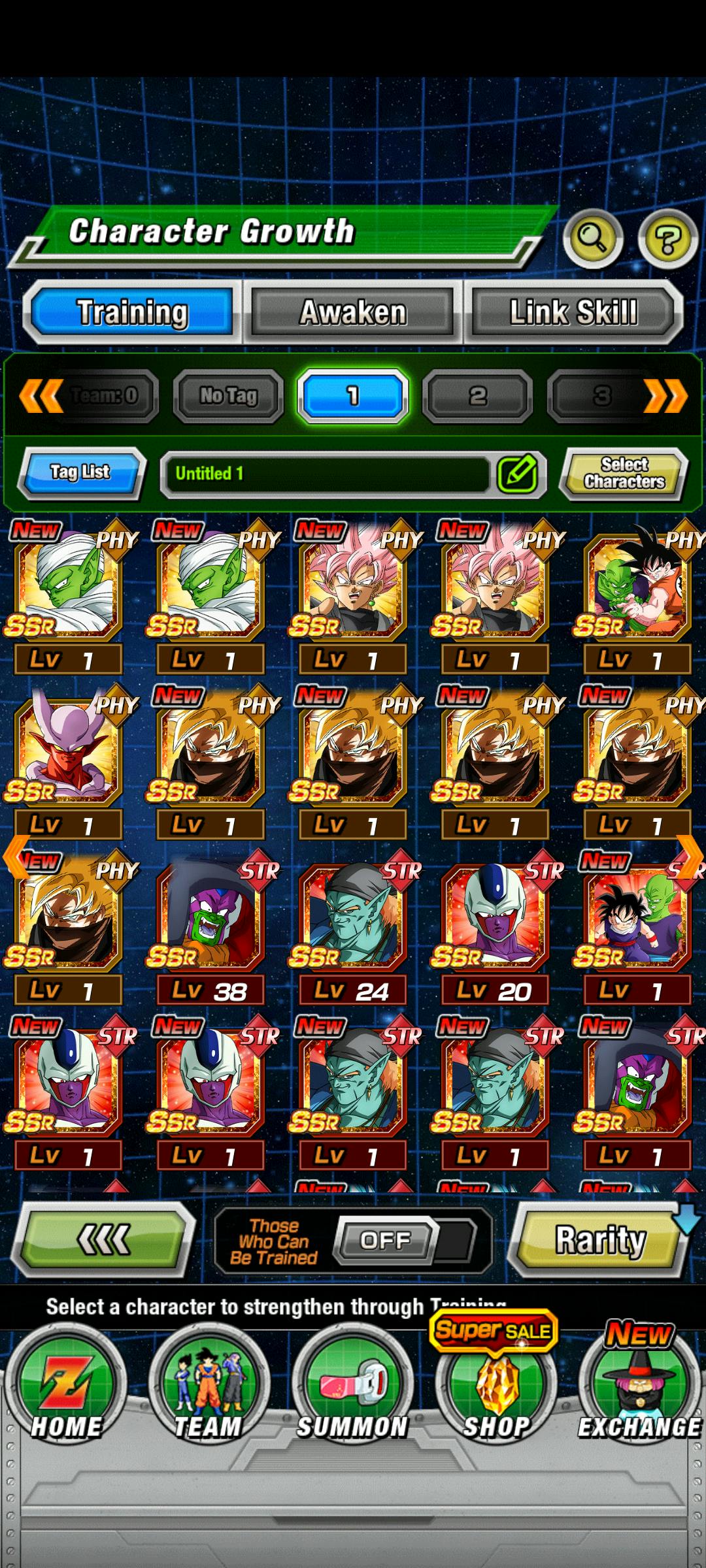Switch to the Awaken tab
This screenshot has height=1568, width=706.
[x=352, y=312]
